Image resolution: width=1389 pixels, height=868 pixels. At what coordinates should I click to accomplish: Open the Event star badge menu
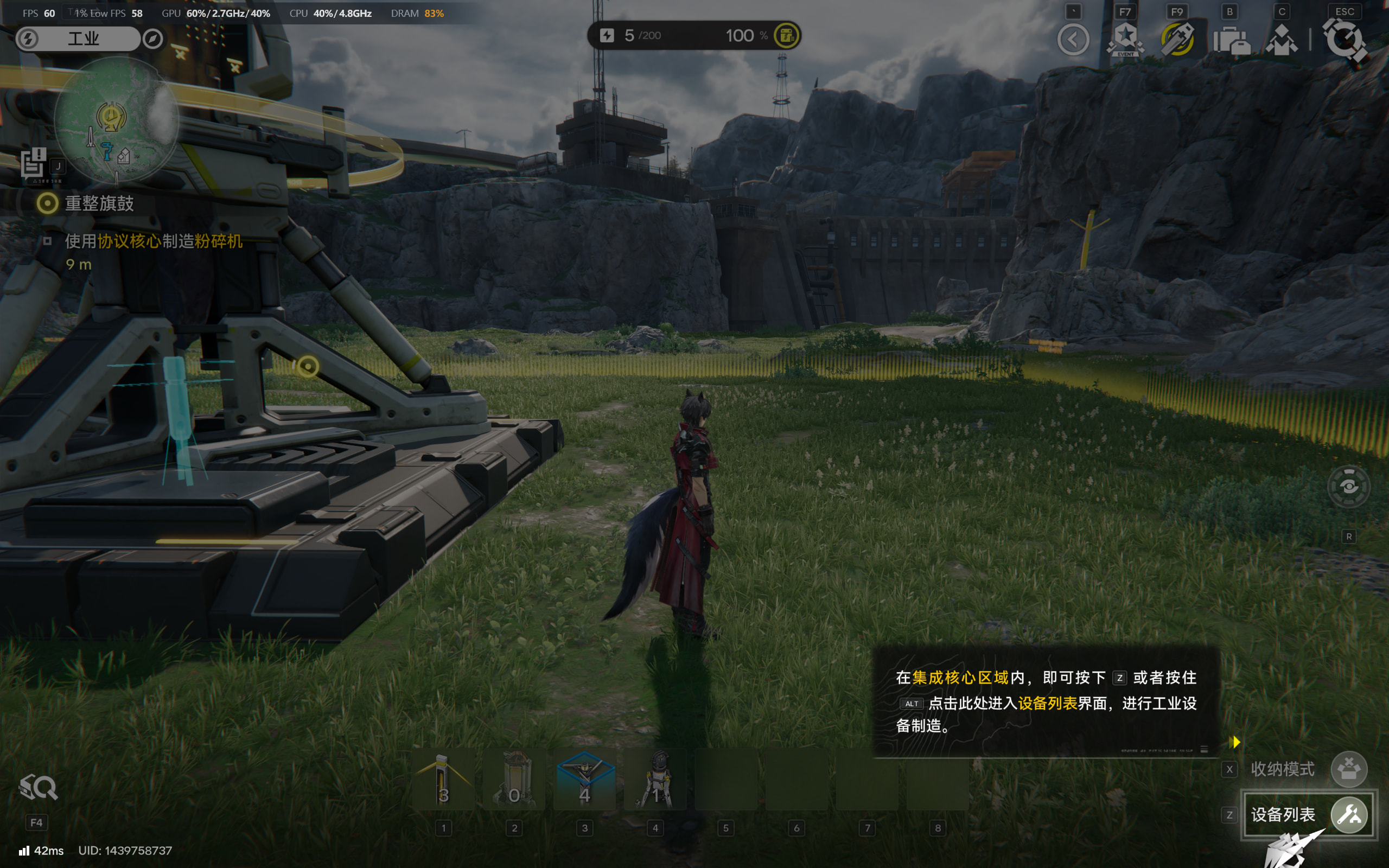[1125, 40]
